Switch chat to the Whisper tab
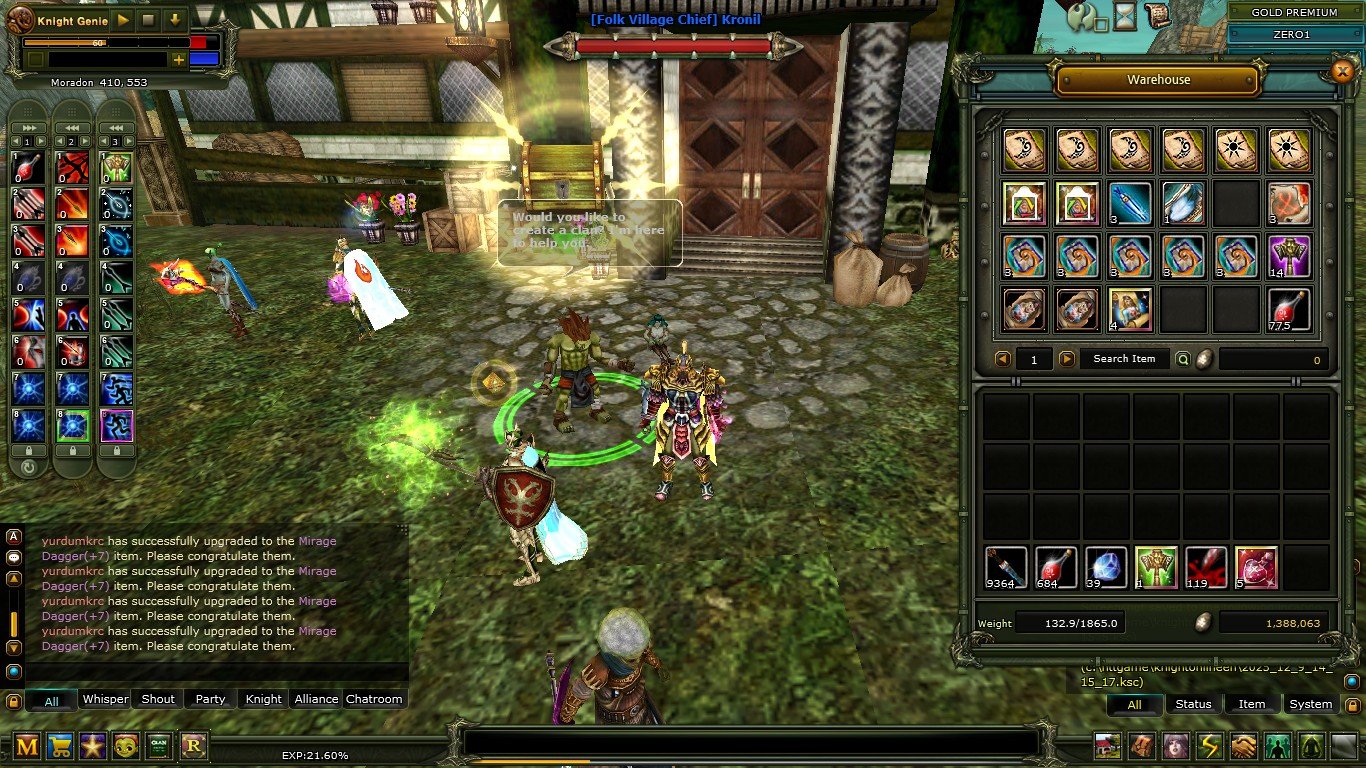The width and height of the screenshot is (1366, 768). (x=105, y=699)
